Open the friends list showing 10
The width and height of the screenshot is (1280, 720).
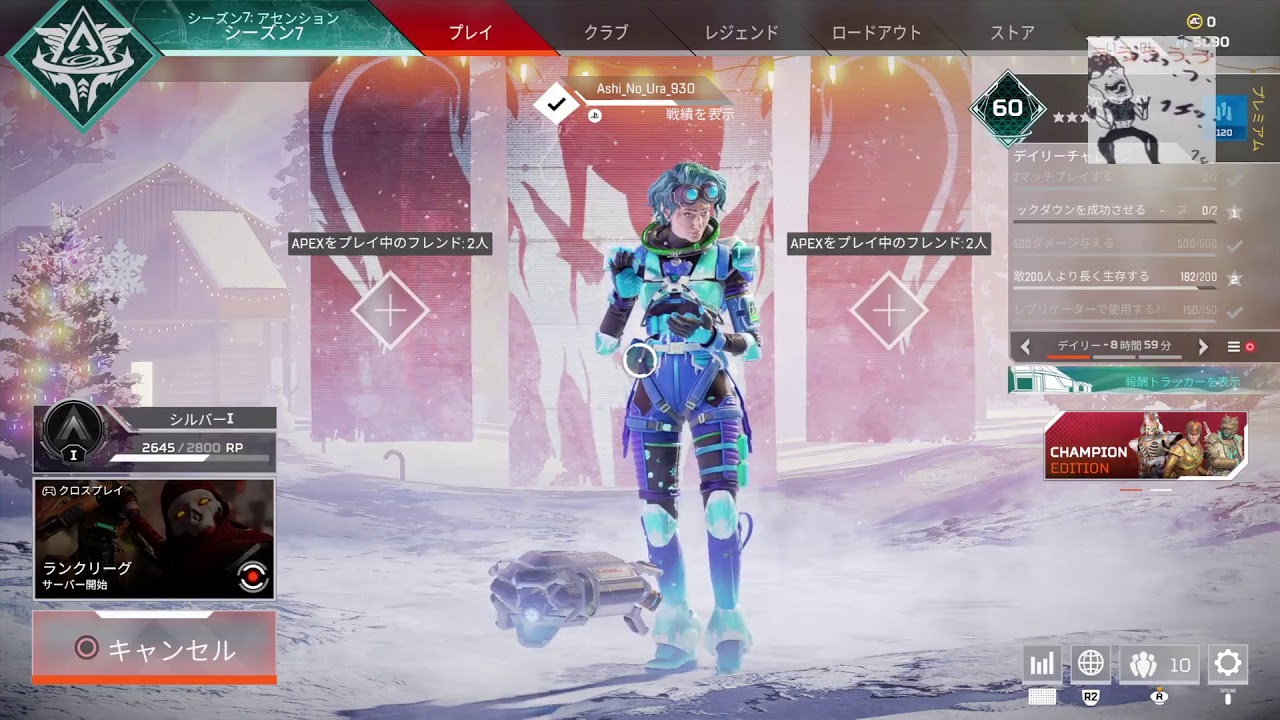pyautogui.click(x=1159, y=664)
